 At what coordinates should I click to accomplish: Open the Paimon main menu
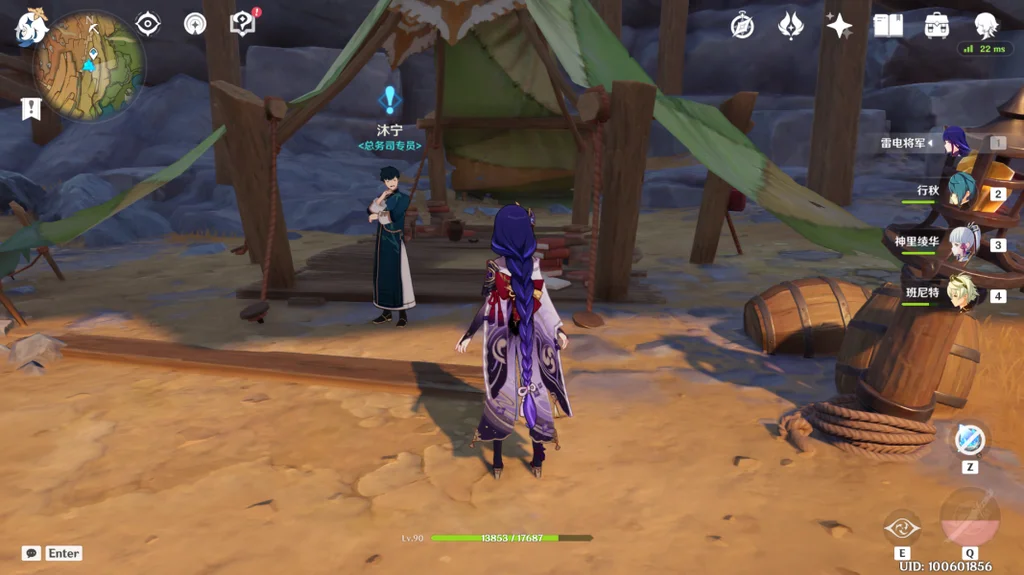click(x=29, y=27)
